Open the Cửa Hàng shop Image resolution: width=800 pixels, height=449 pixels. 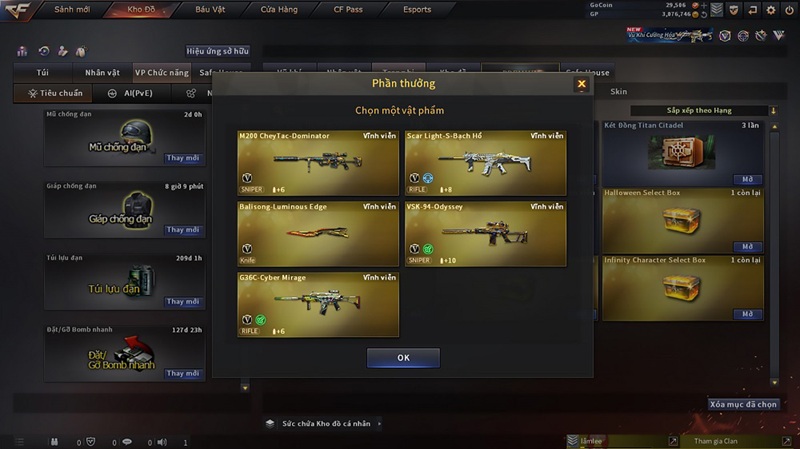pyautogui.click(x=278, y=10)
